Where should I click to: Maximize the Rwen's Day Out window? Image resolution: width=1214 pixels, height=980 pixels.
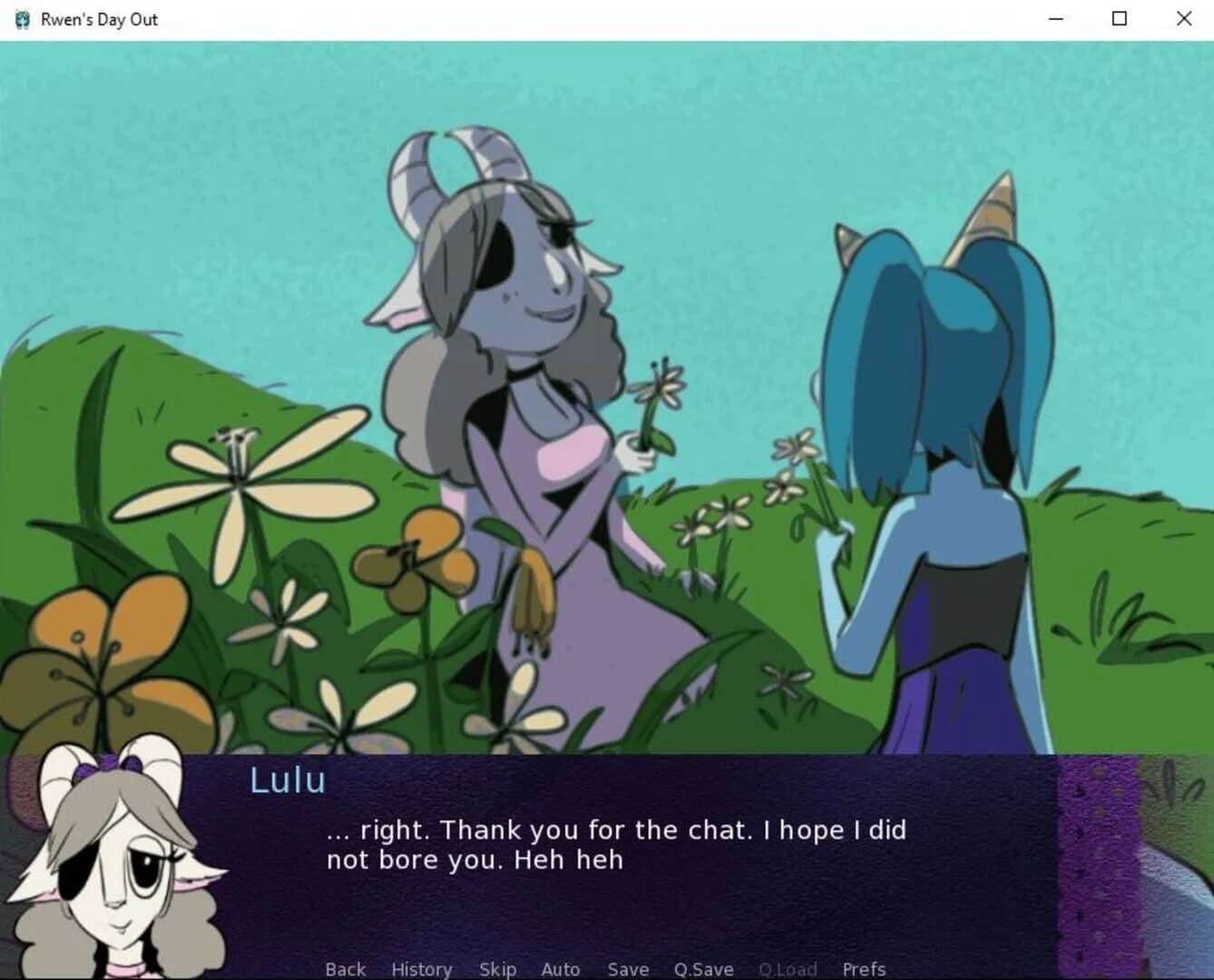coord(1121,18)
